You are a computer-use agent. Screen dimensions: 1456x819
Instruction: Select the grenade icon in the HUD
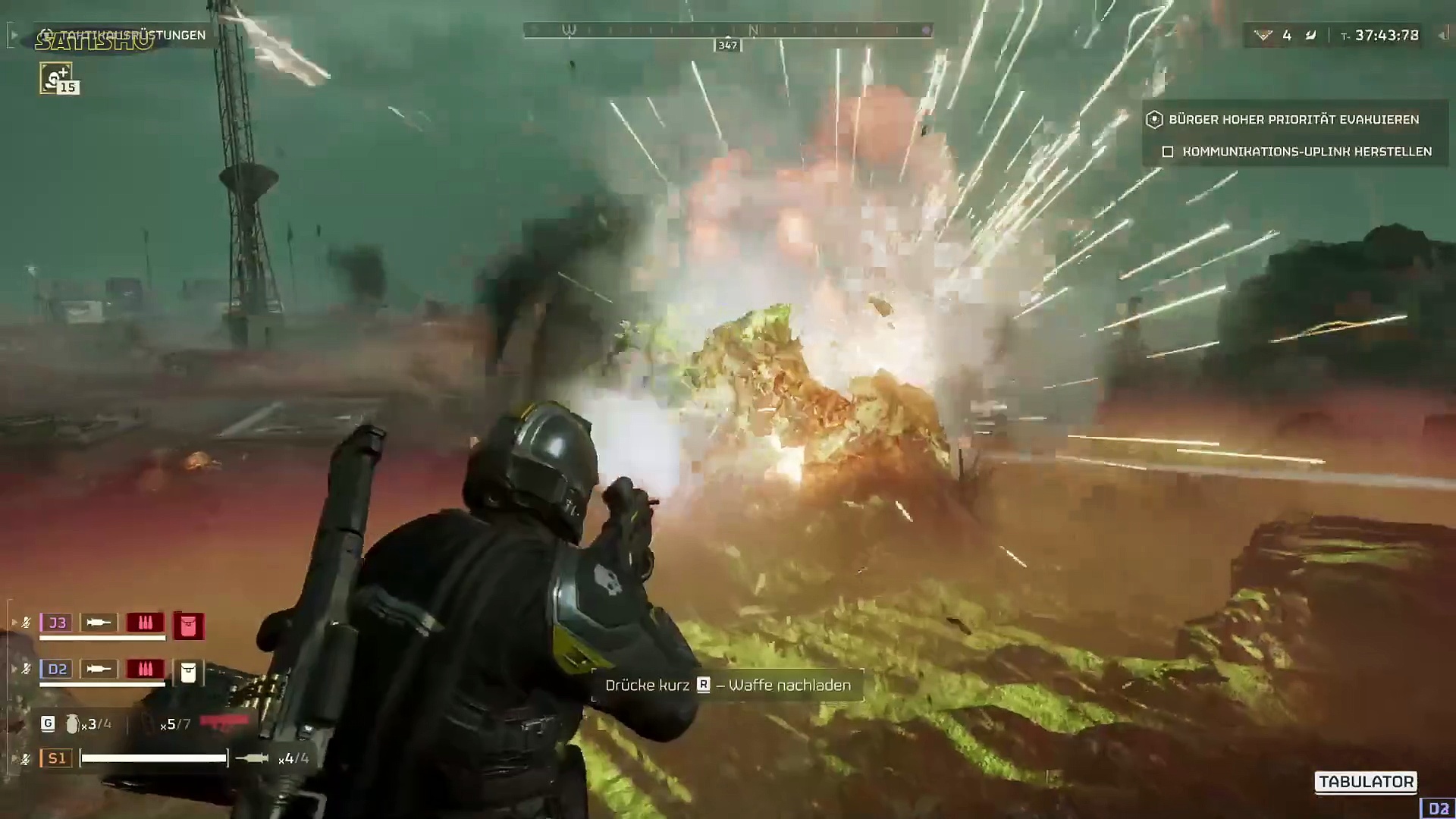(x=72, y=724)
